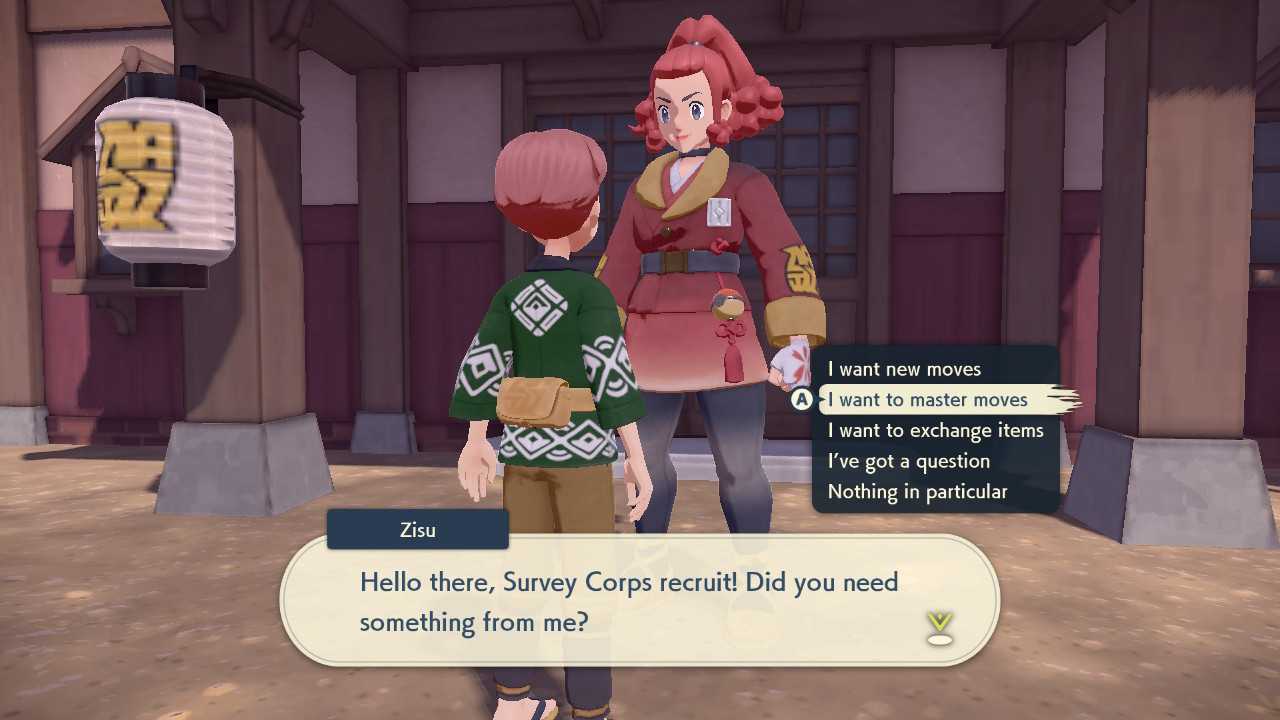
Task: Select "I want to master moves" option
Action: (927, 400)
